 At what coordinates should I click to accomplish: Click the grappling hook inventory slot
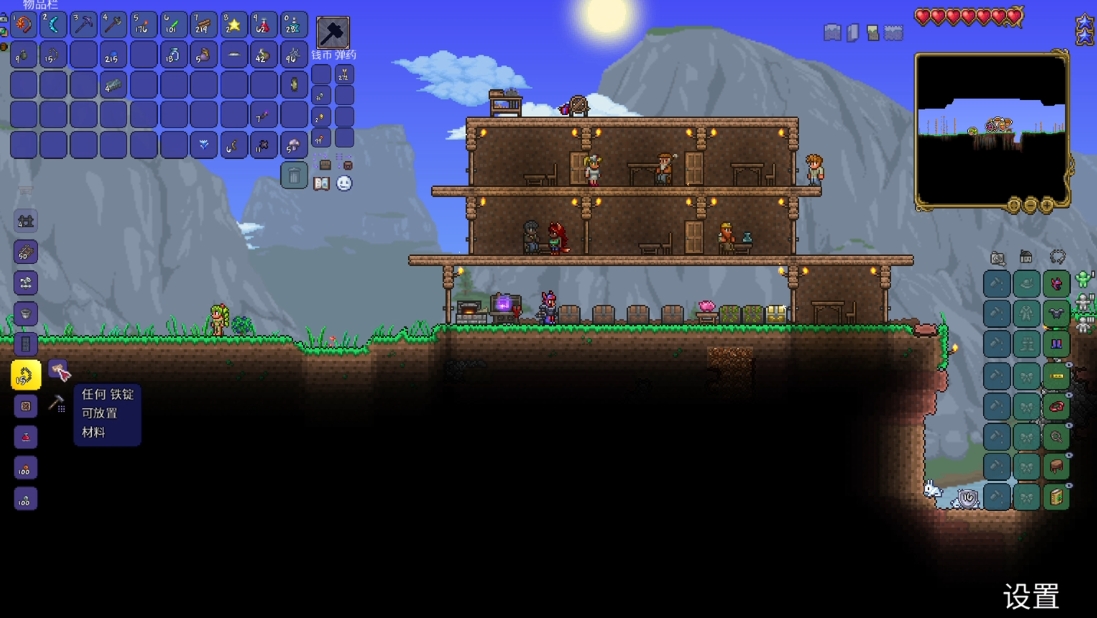[x=233, y=145]
